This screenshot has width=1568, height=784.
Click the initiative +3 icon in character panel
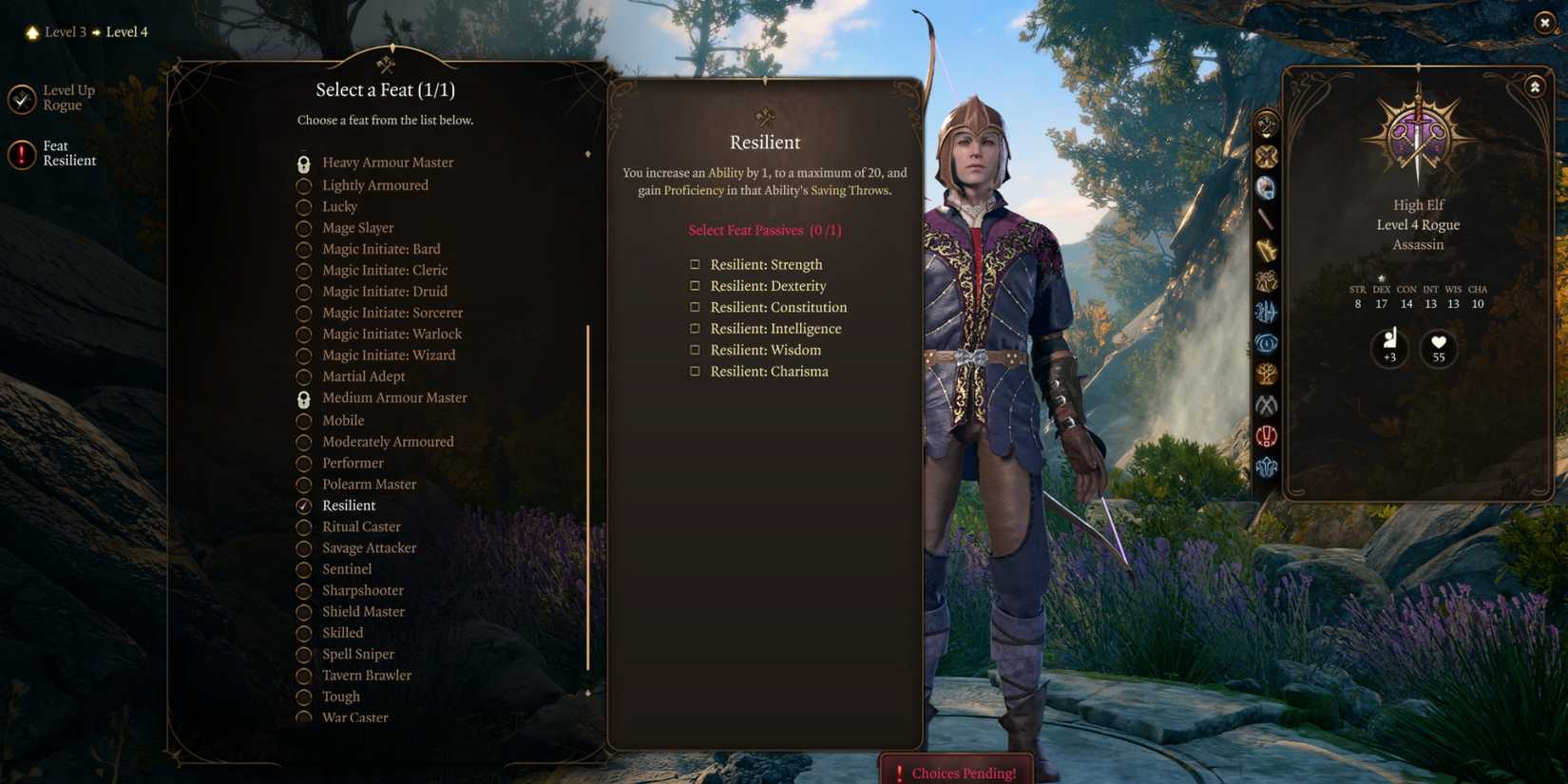1390,349
